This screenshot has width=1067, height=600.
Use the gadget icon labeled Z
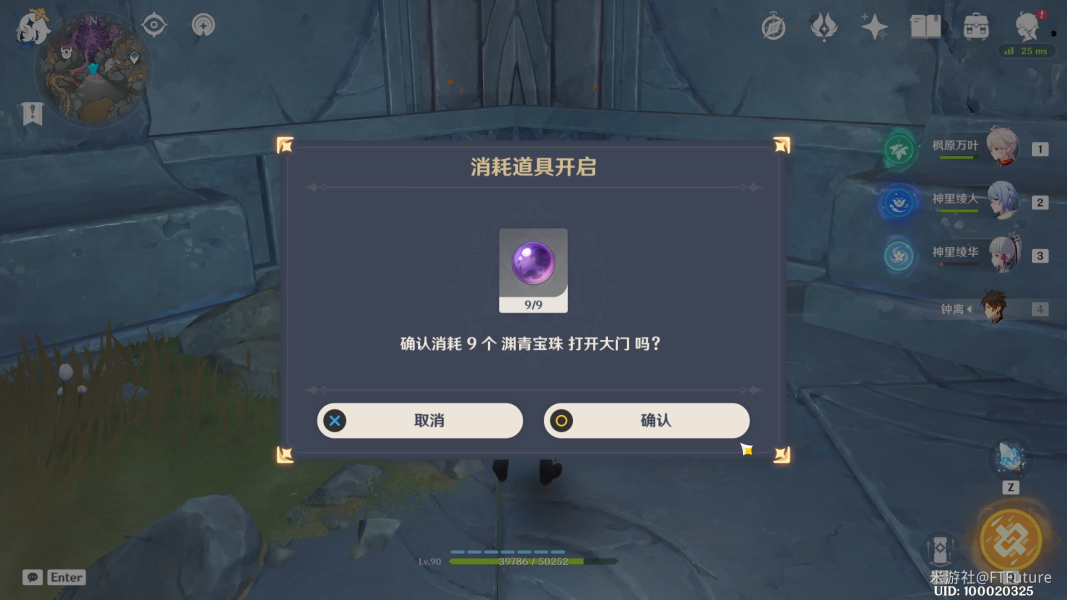point(1010,459)
